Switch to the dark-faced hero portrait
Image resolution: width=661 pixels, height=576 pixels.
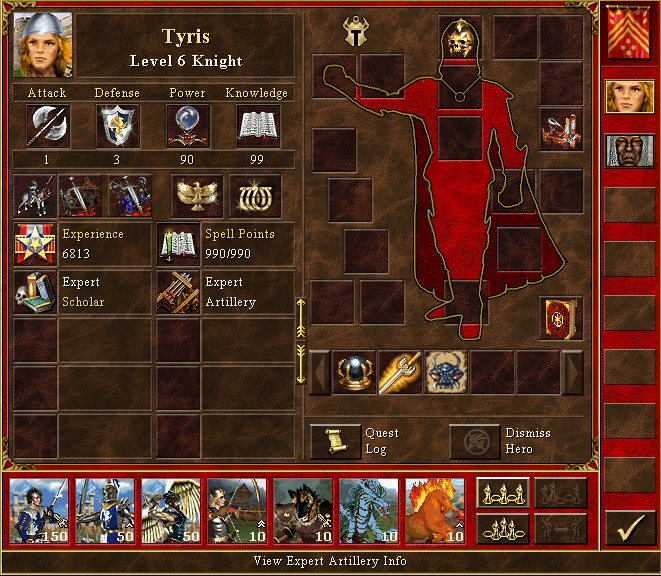(629, 151)
